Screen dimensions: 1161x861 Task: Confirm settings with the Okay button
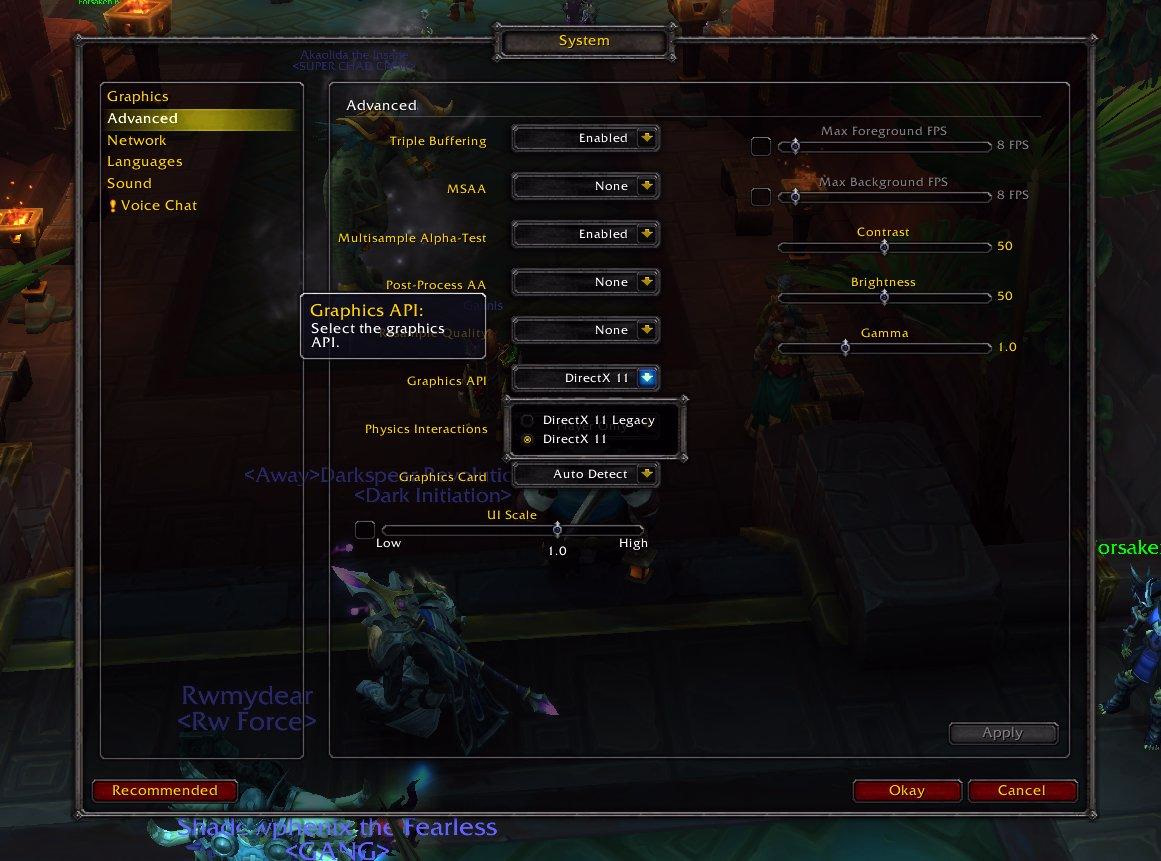[x=907, y=791]
